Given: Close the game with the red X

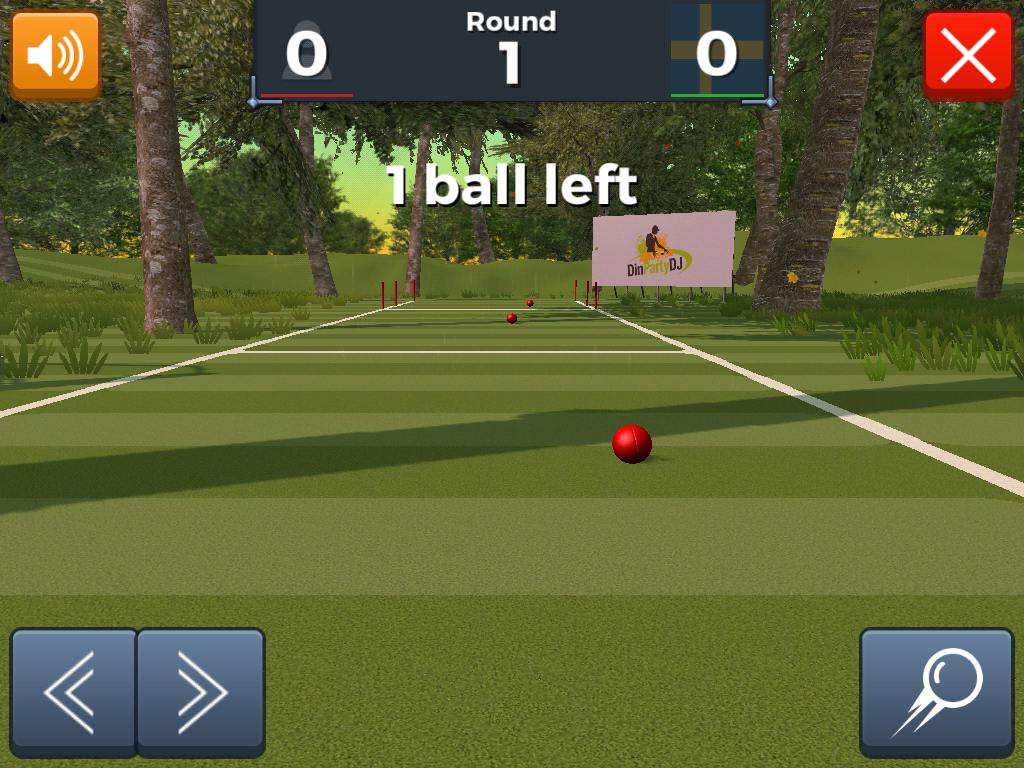Looking at the screenshot, I should [x=968, y=55].
